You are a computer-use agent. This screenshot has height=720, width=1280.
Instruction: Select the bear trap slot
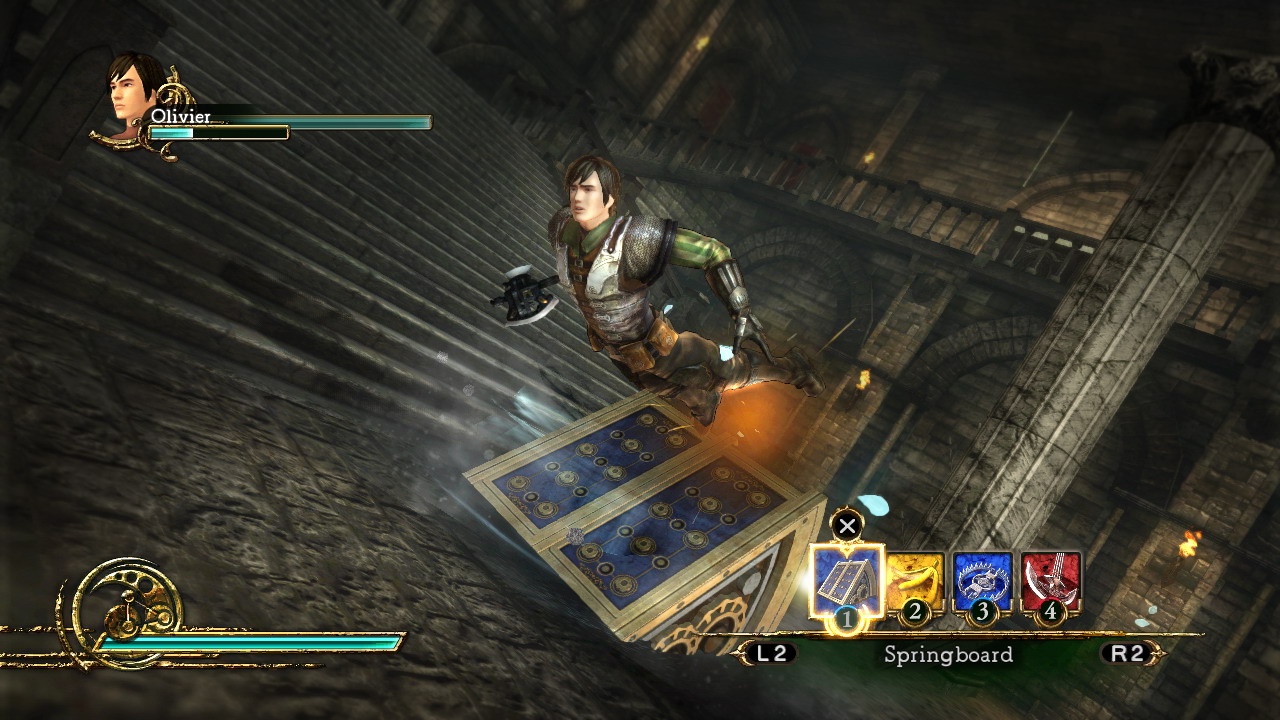click(982, 582)
